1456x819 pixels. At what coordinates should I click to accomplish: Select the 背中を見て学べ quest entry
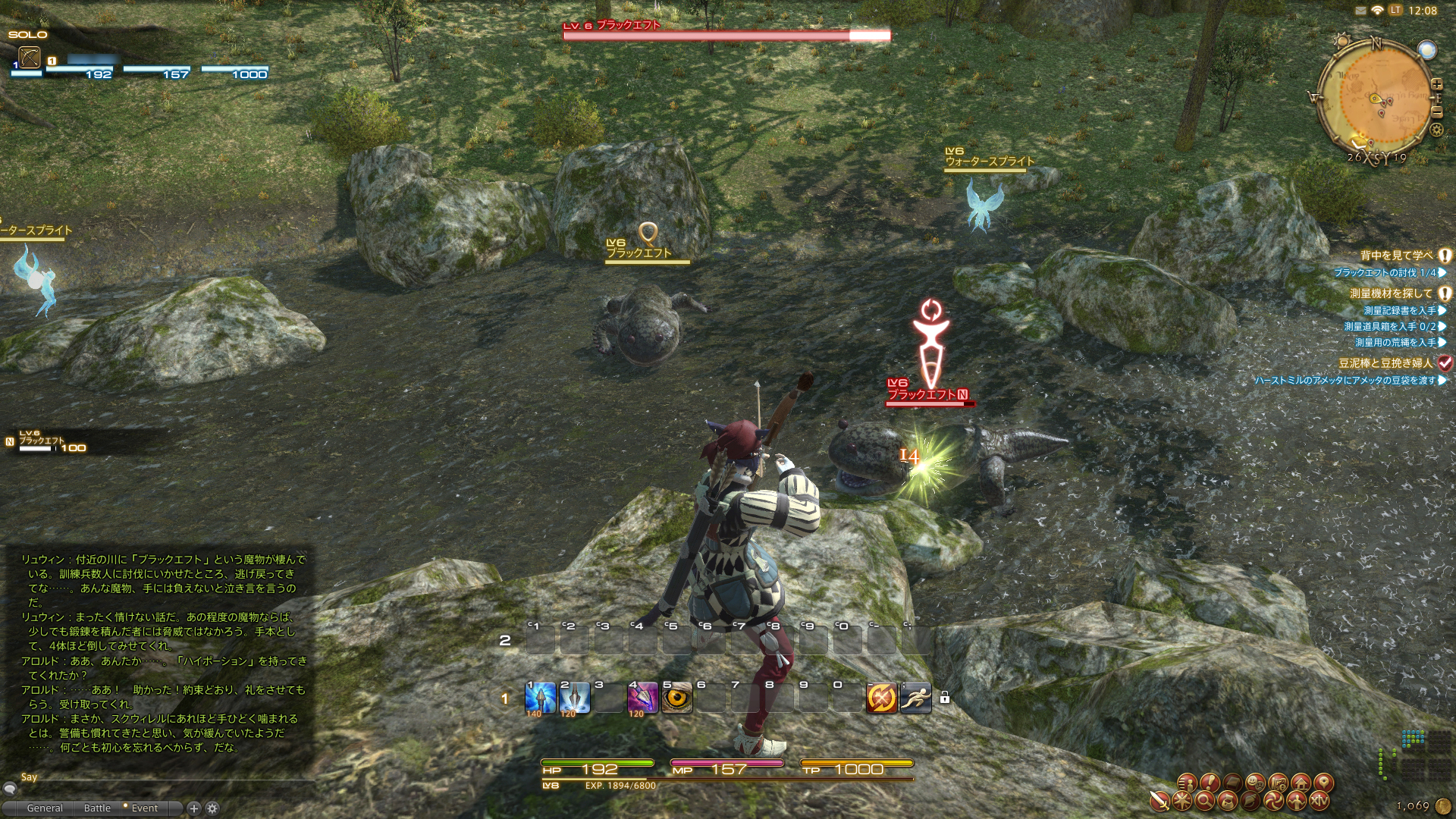[1396, 256]
